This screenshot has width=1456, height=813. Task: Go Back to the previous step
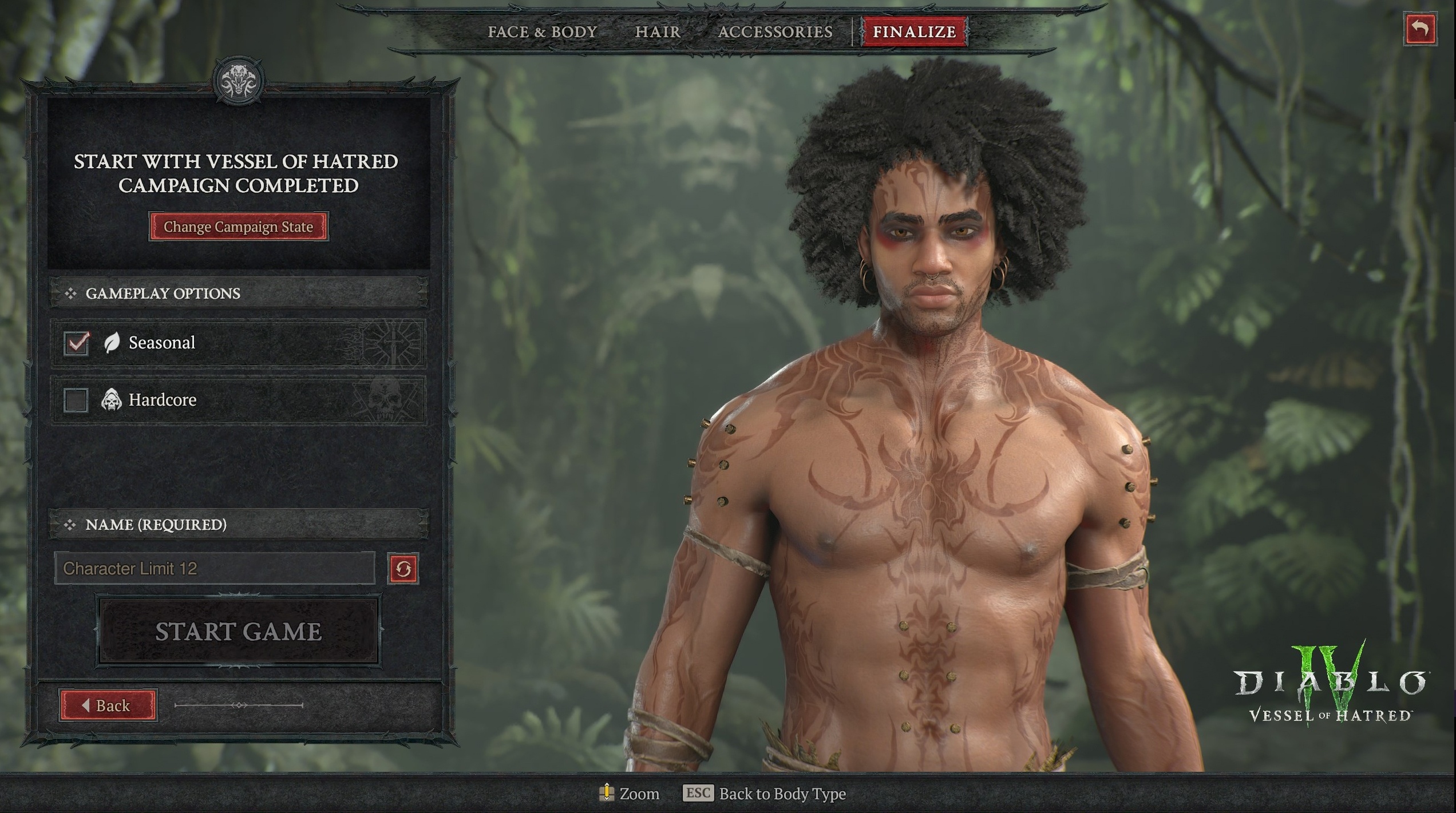108,705
